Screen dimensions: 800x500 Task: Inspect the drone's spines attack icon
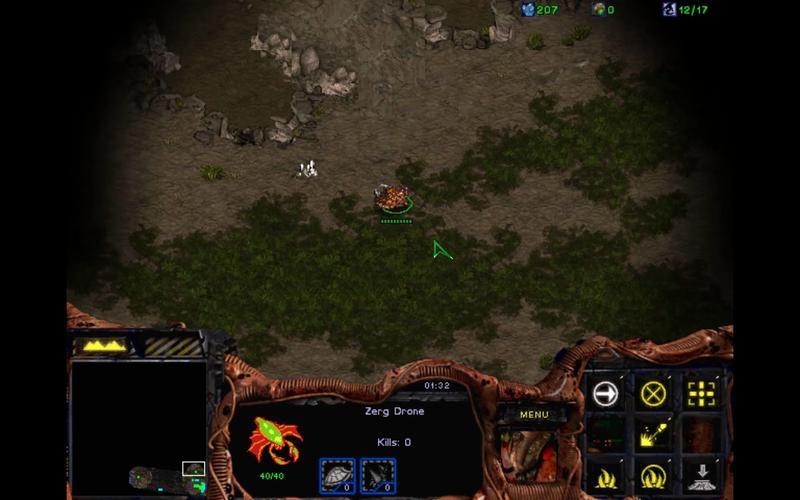pyautogui.click(x=377, y=475)
